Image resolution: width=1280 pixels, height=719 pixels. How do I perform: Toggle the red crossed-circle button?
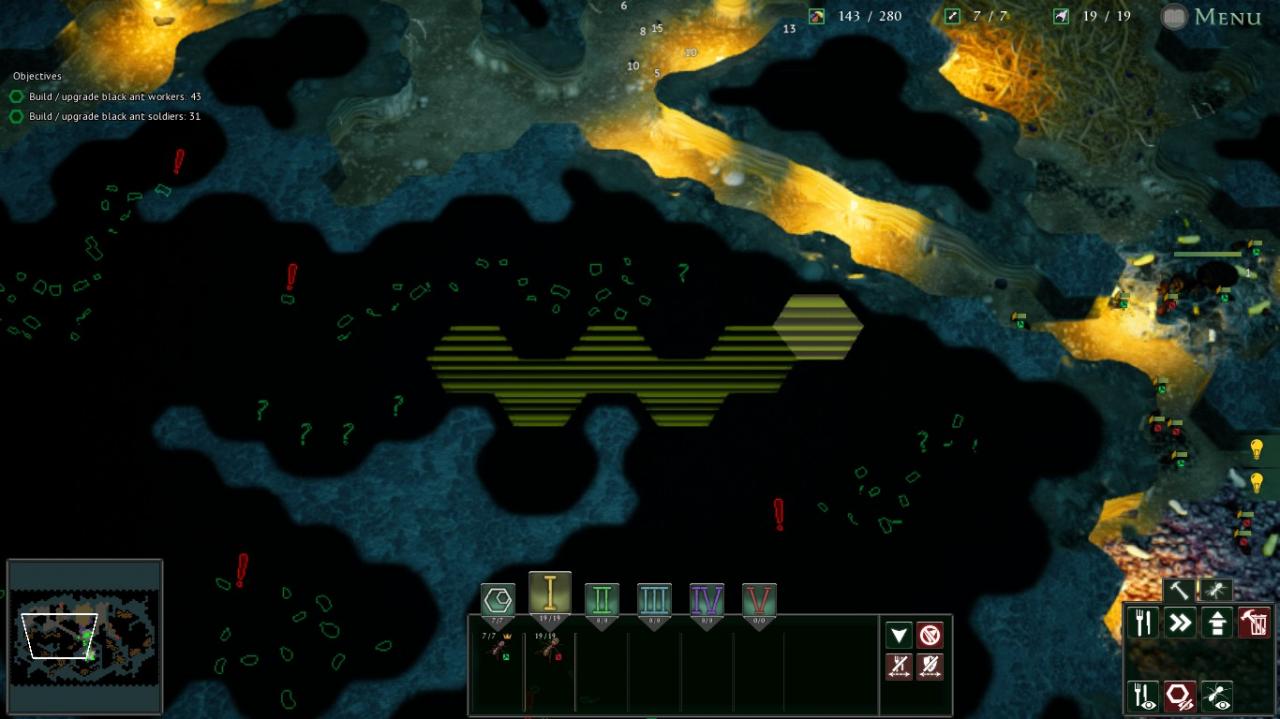pos(930,635)
